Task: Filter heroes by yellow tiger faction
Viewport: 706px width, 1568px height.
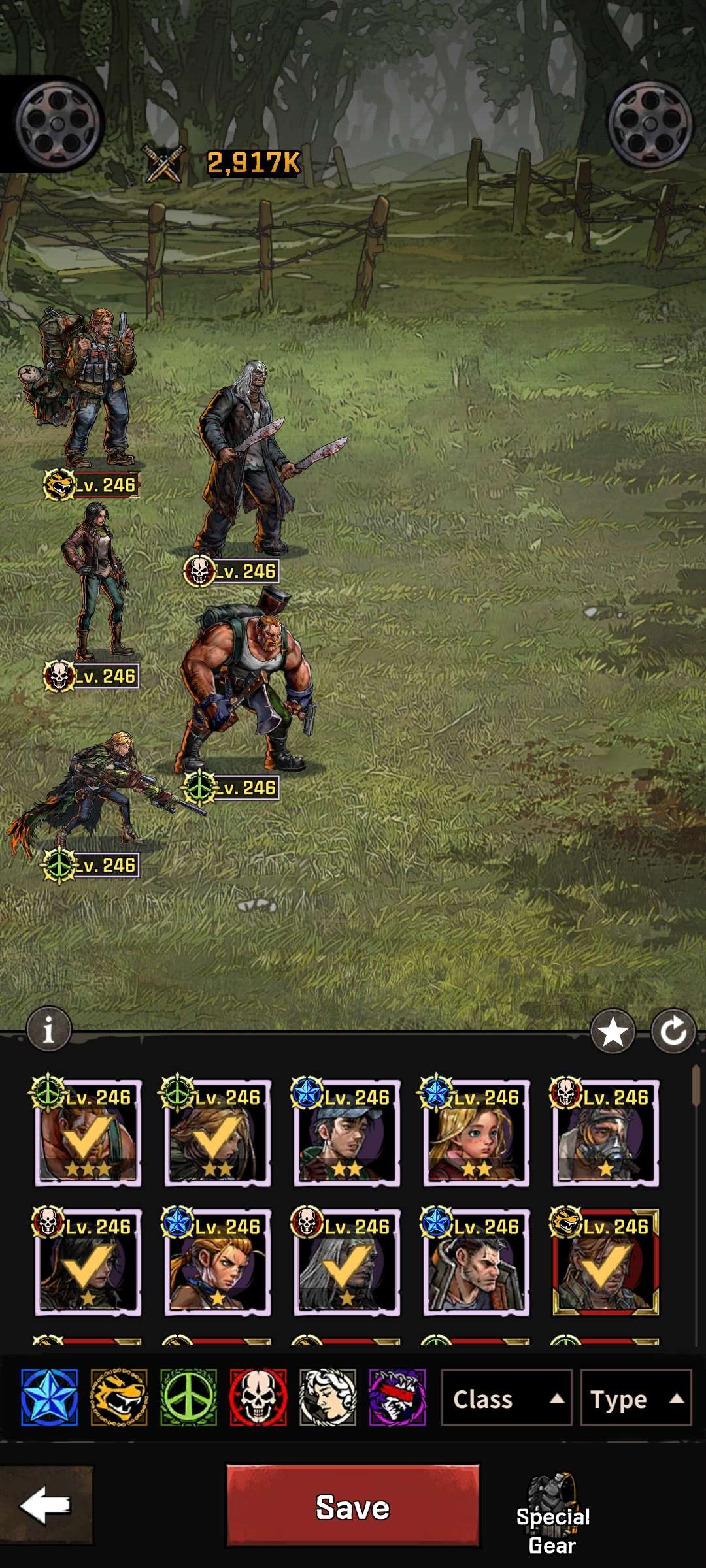Action: click(x=119, y=1397)
